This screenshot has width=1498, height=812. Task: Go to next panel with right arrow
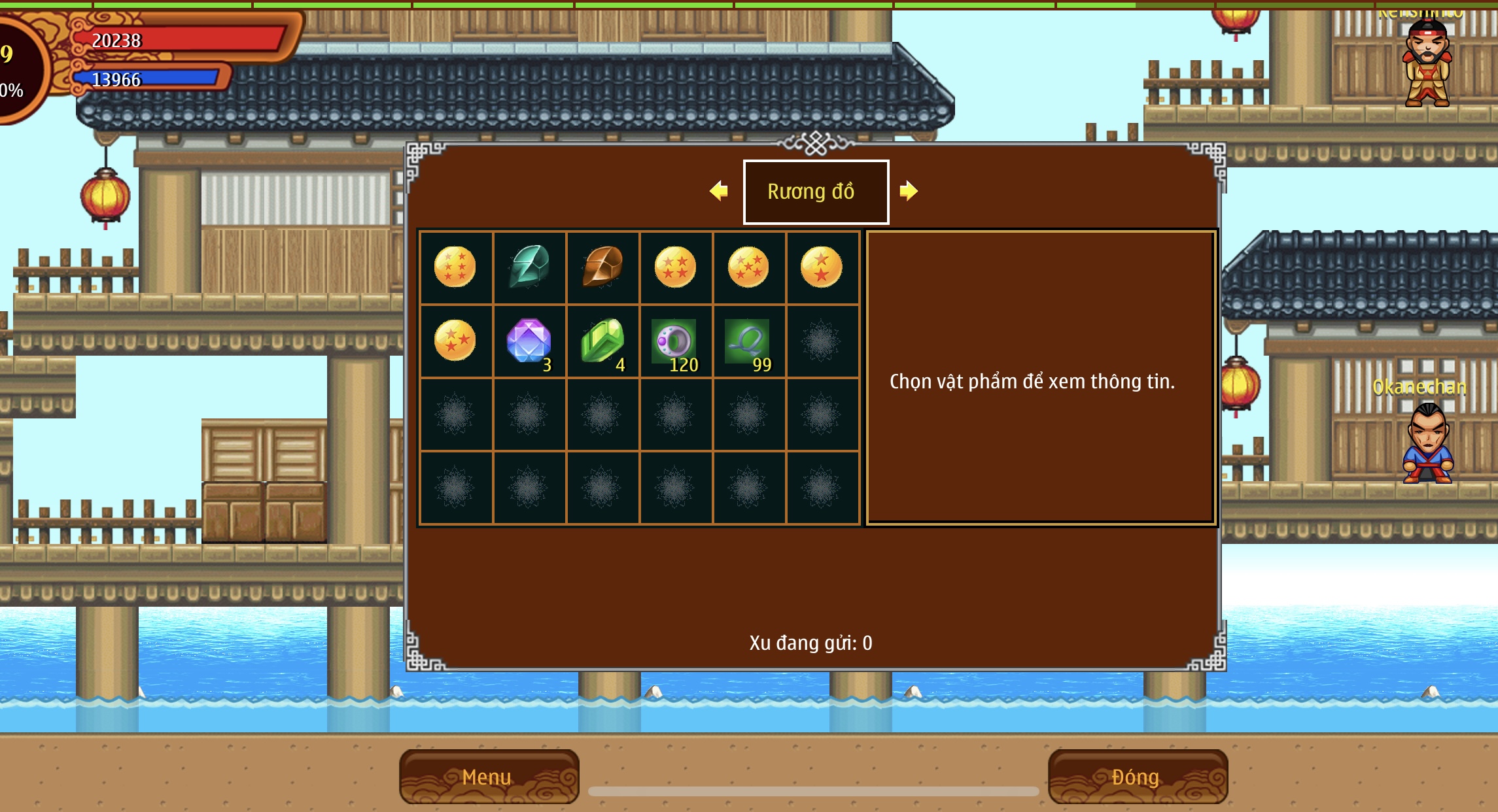pyautogui.click(x=909, y=191)
